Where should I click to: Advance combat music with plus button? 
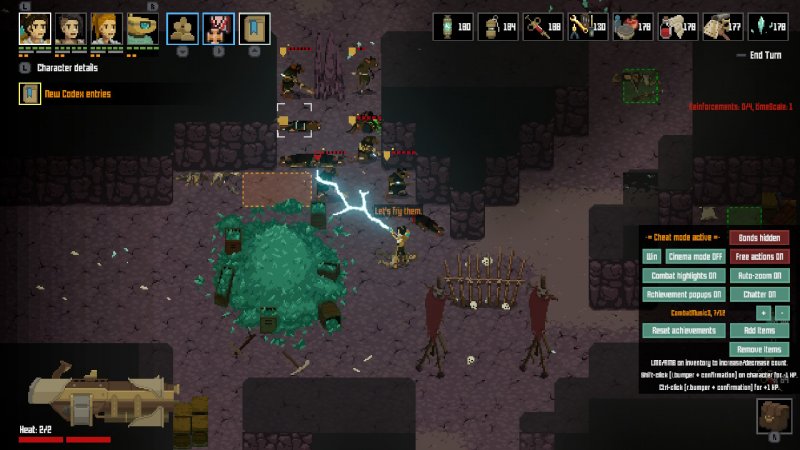click(763, 313)
